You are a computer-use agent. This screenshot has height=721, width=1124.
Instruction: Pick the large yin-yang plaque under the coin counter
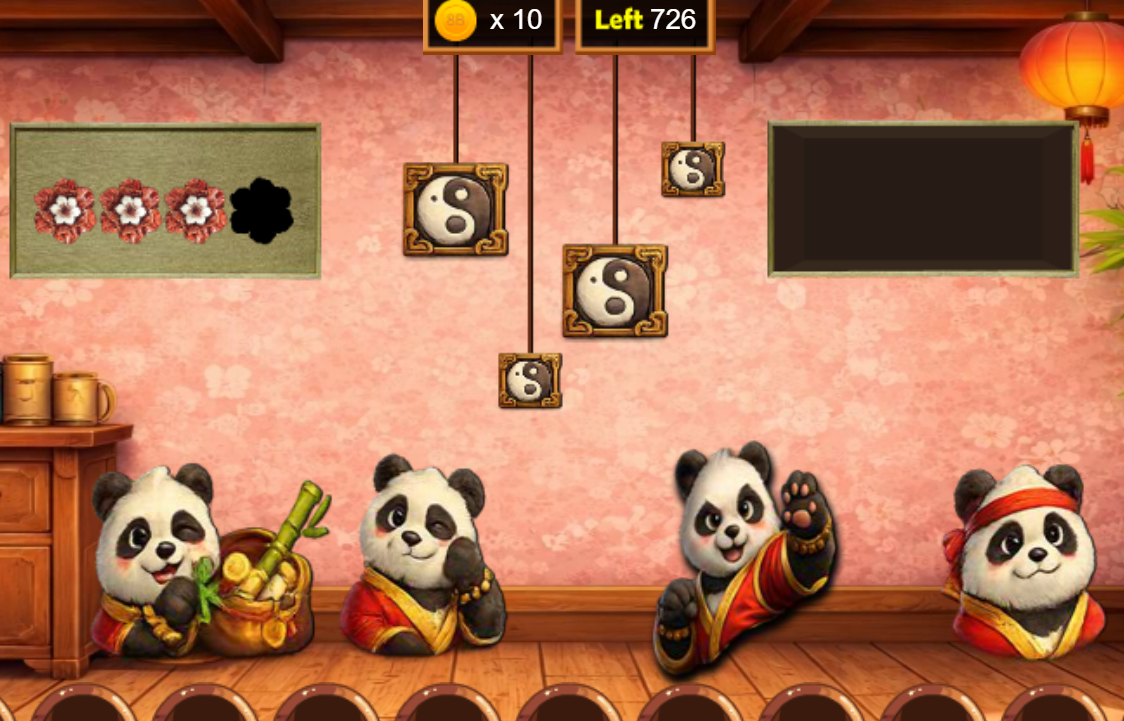coord(455,209)
